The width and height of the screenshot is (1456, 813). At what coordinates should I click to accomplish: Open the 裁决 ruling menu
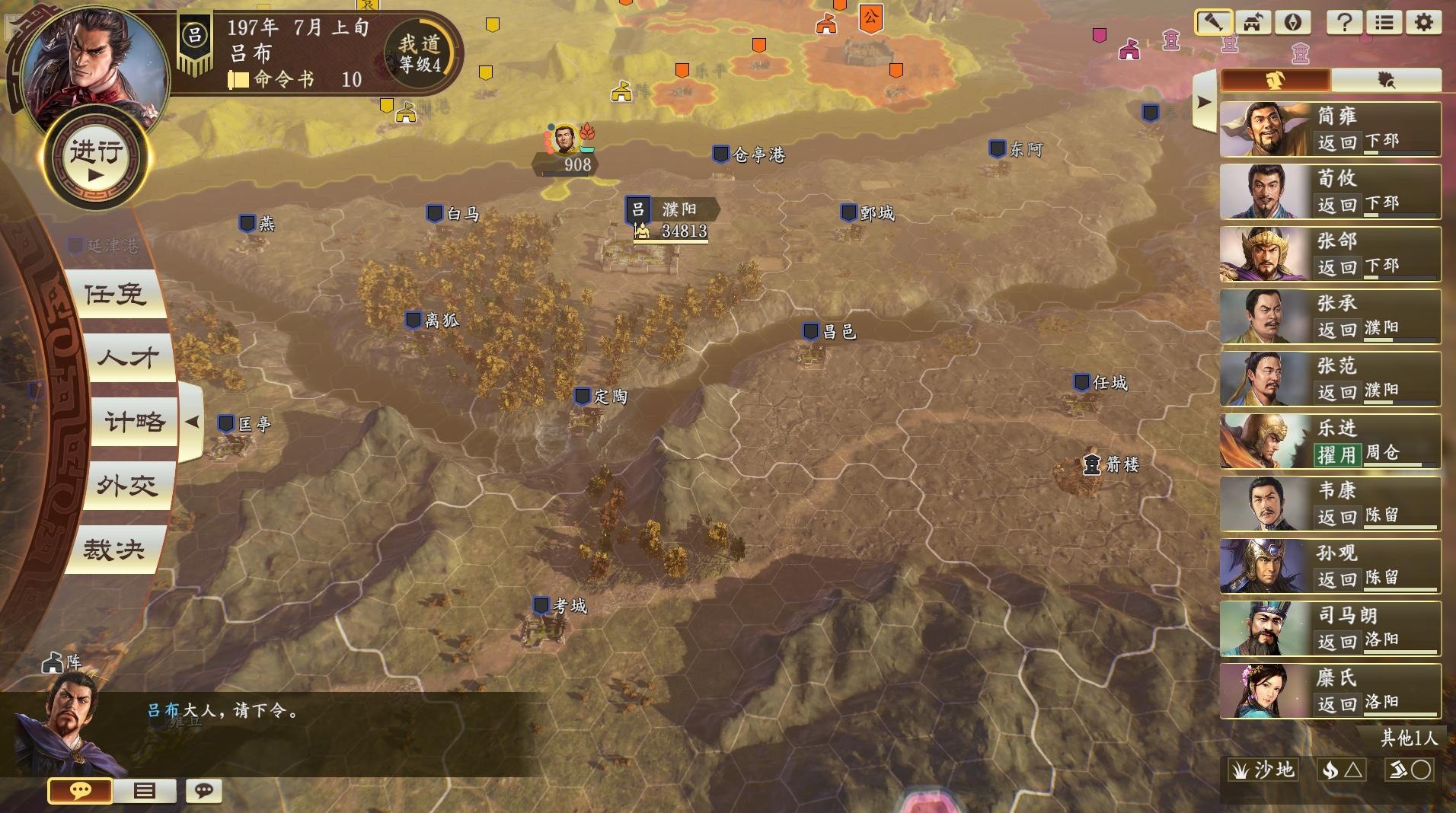(114, 550)
